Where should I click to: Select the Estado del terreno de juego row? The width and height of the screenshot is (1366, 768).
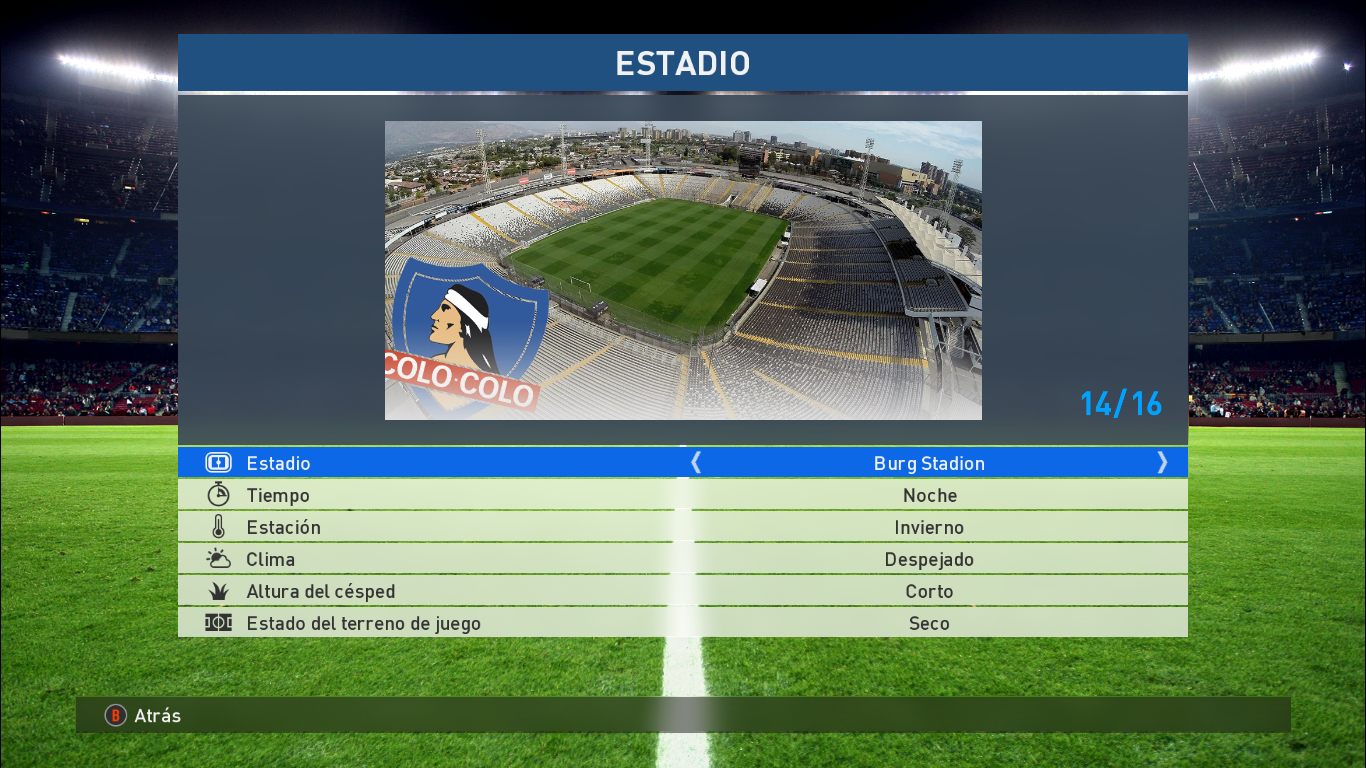click(x=682, y=623)
